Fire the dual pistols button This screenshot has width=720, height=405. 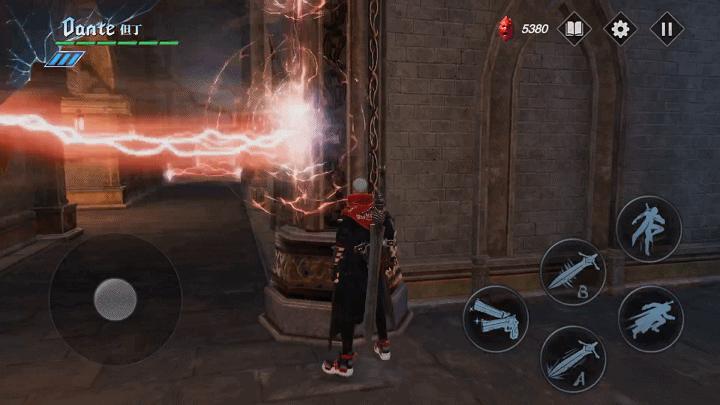point(495,318)
